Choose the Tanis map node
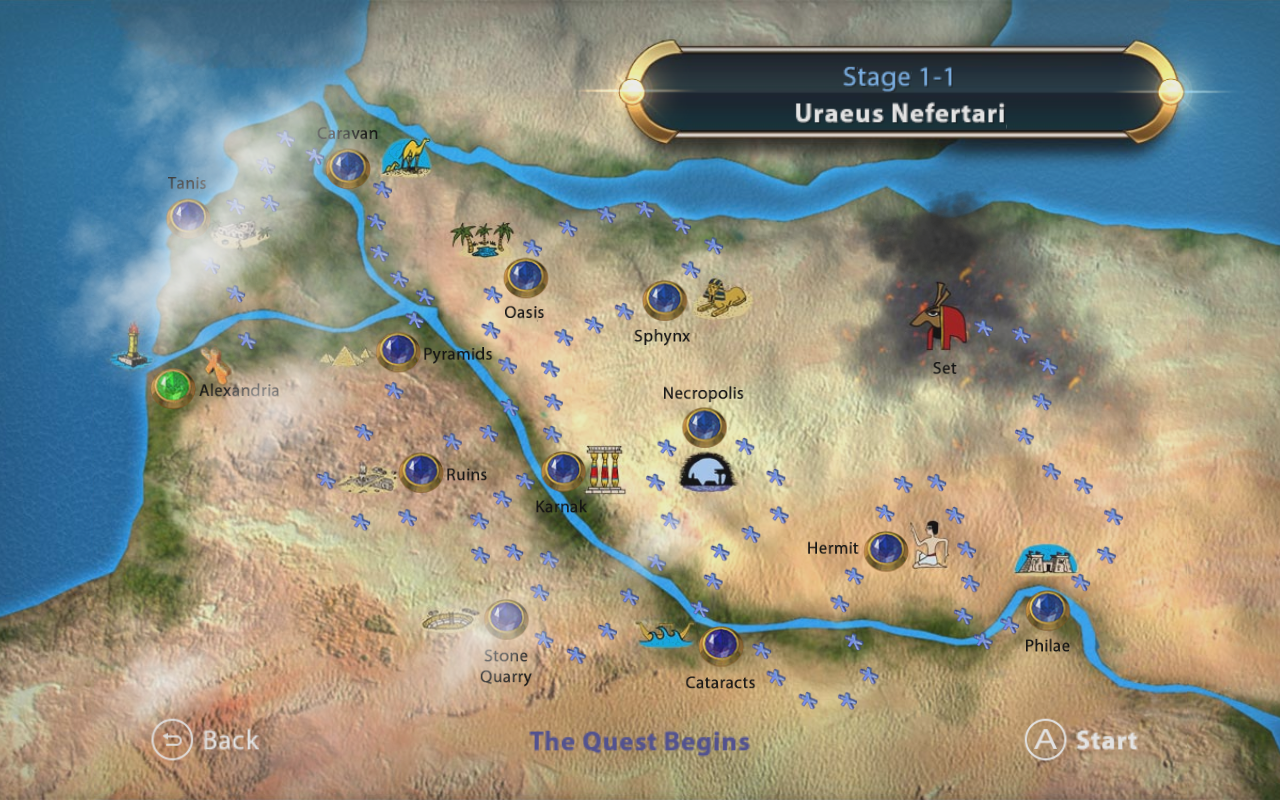 187,216
